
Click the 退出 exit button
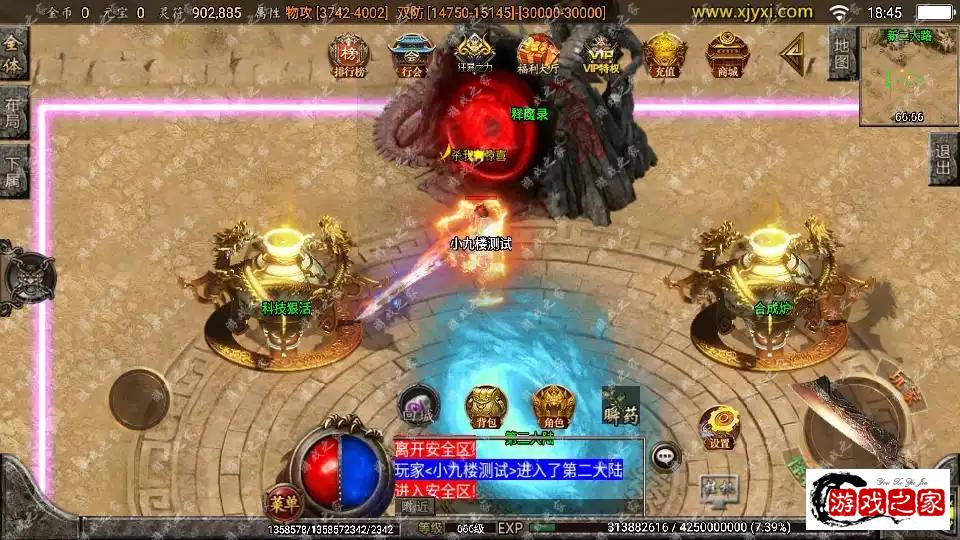point(943,158)
